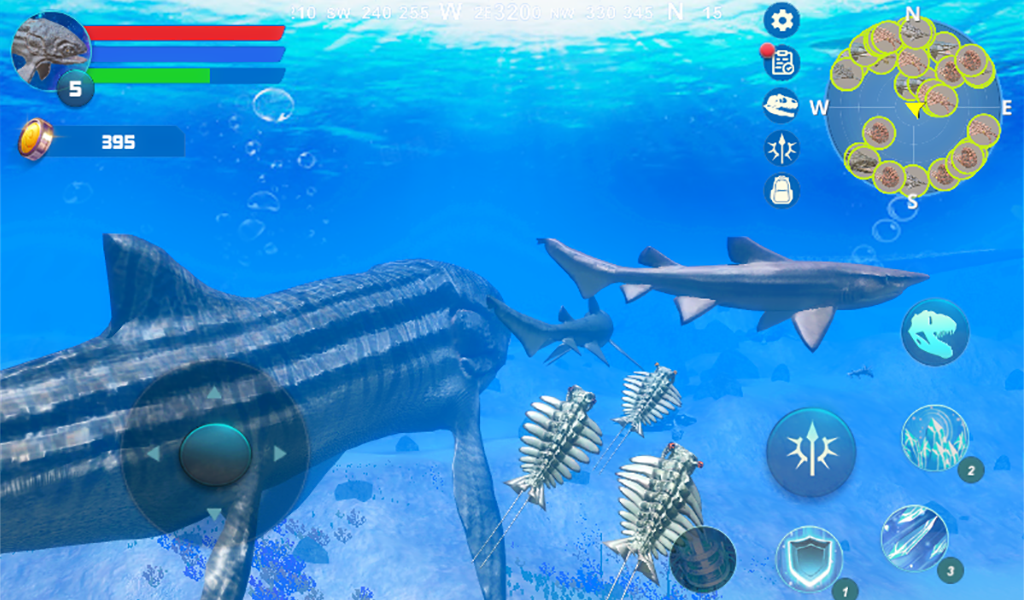Image resolution: width=1024 pixels, height=600 pixels.
Task: Click the circular radar minimap
Action: coord(913,108)
